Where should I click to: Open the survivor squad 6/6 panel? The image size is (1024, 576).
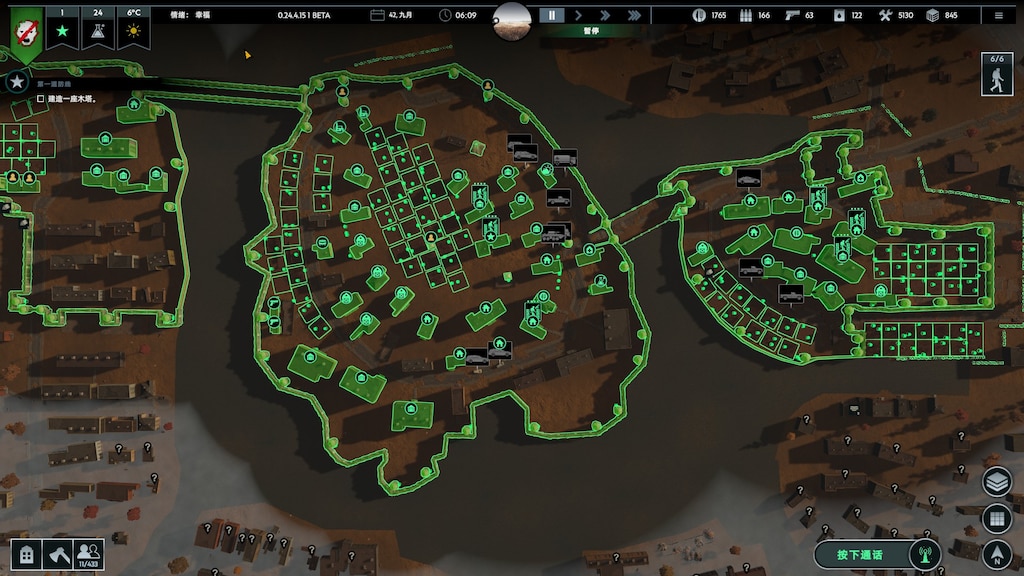[x=996, y=74]
